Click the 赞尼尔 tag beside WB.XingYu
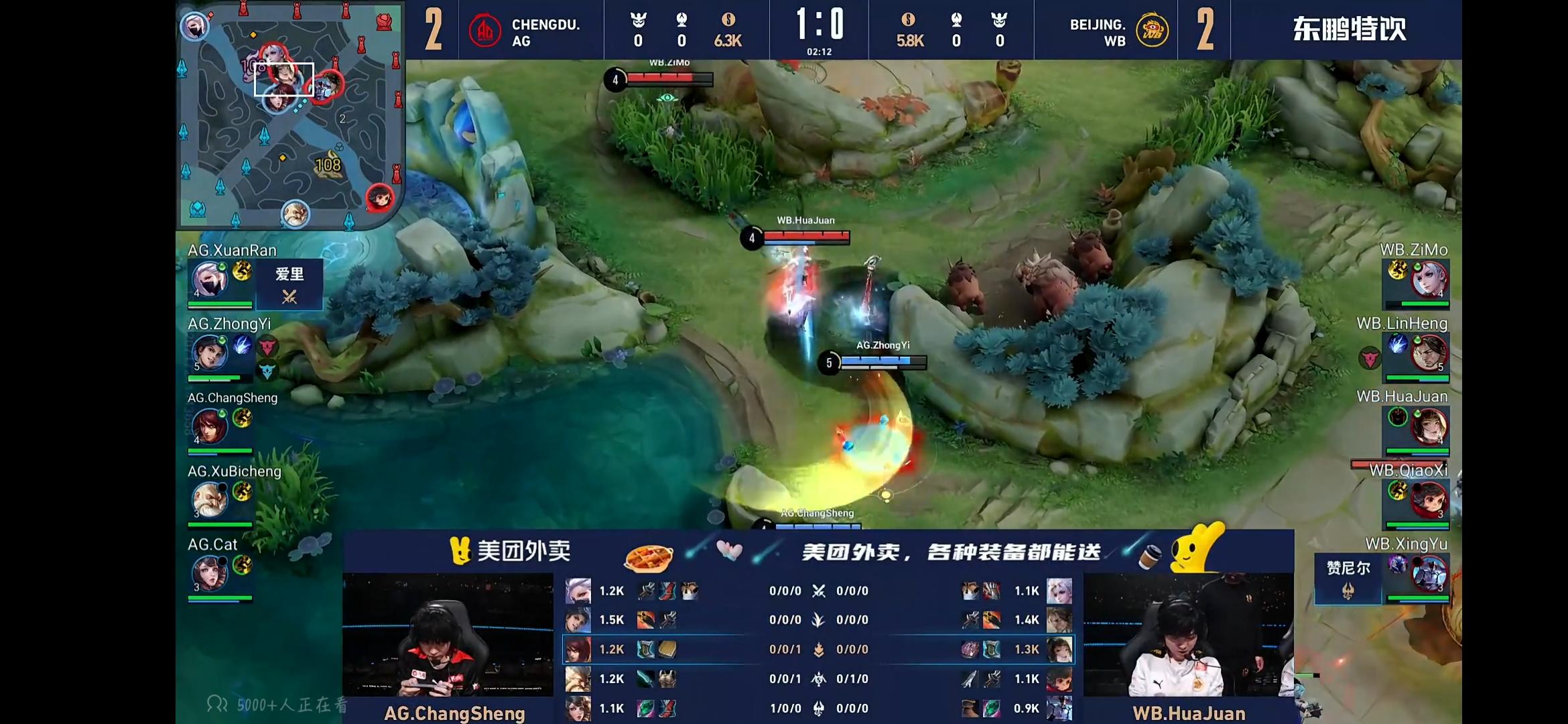Viewport: 1568px width, 724px height. [x=1348, y=578]
